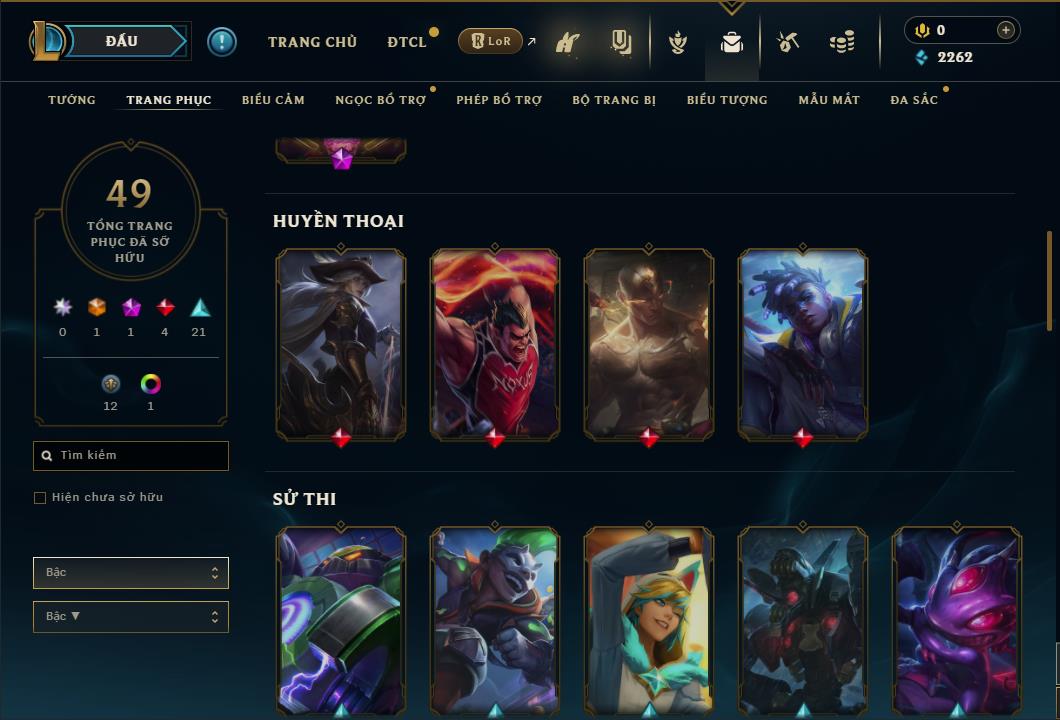1060x720 pixels.
Task: Toggle the Hiện chưa sở hữu checkbox
Action: (x=40, y=498)
